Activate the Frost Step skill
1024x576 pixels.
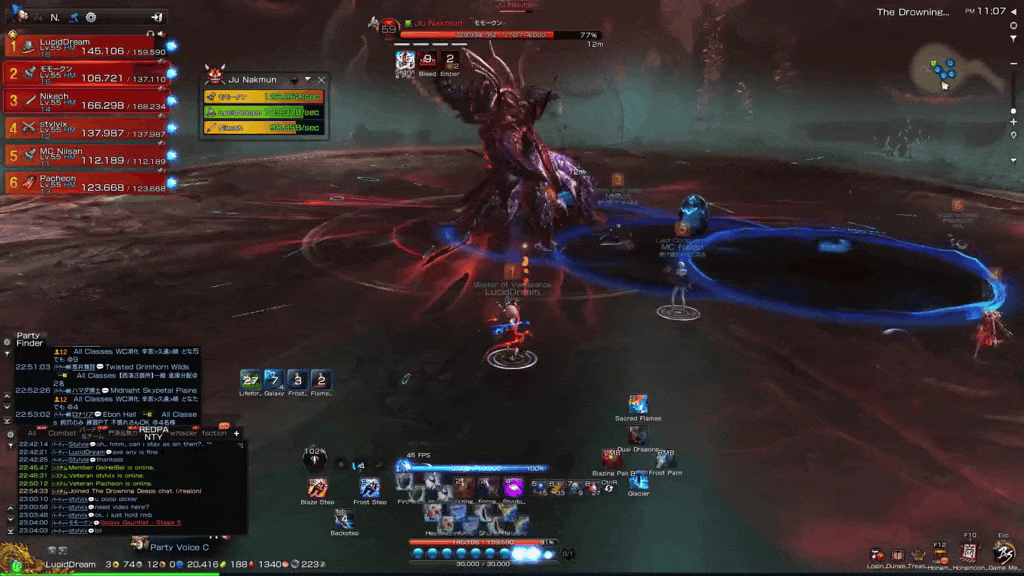pyautogui.click(x=370, y=487)
